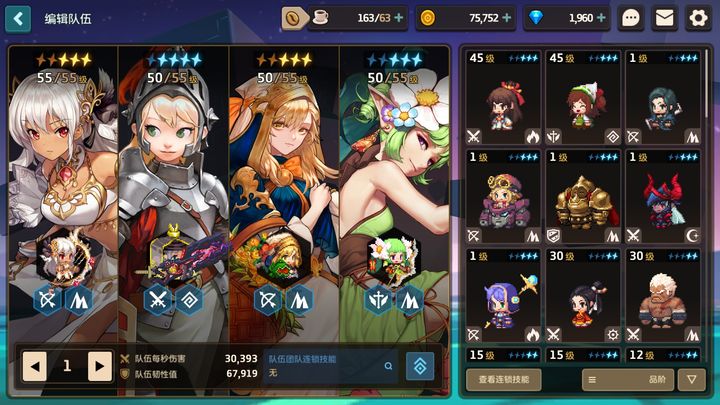The height and width of the screenshot is (405, 720).
Task: Tap the blue chain skill emblem button
Action: pyautogui.click(x=420, y=366)
